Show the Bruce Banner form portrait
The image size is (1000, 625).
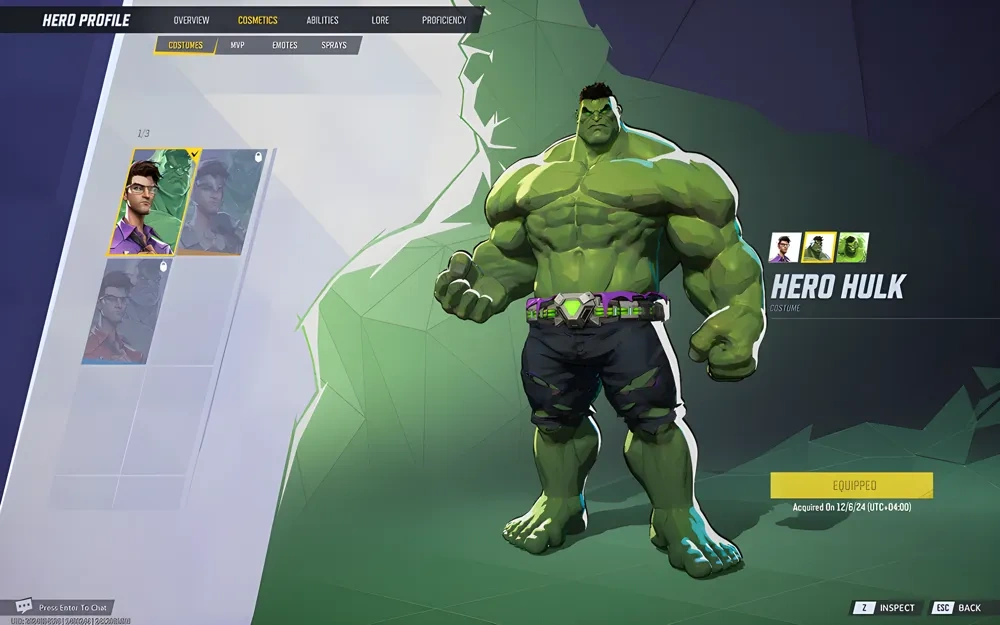tap(782, 247)
